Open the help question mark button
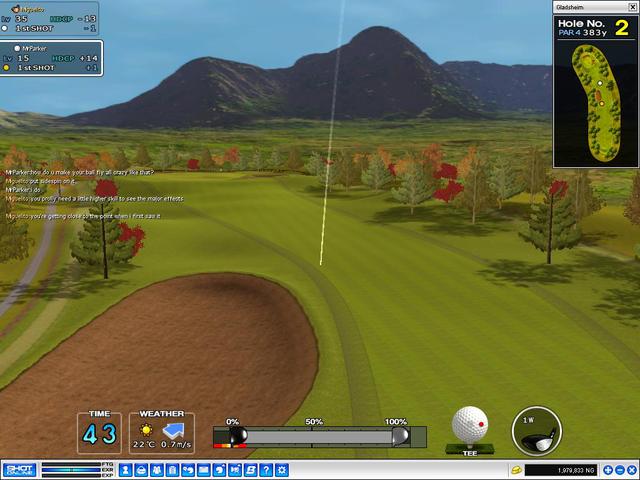 267,470
